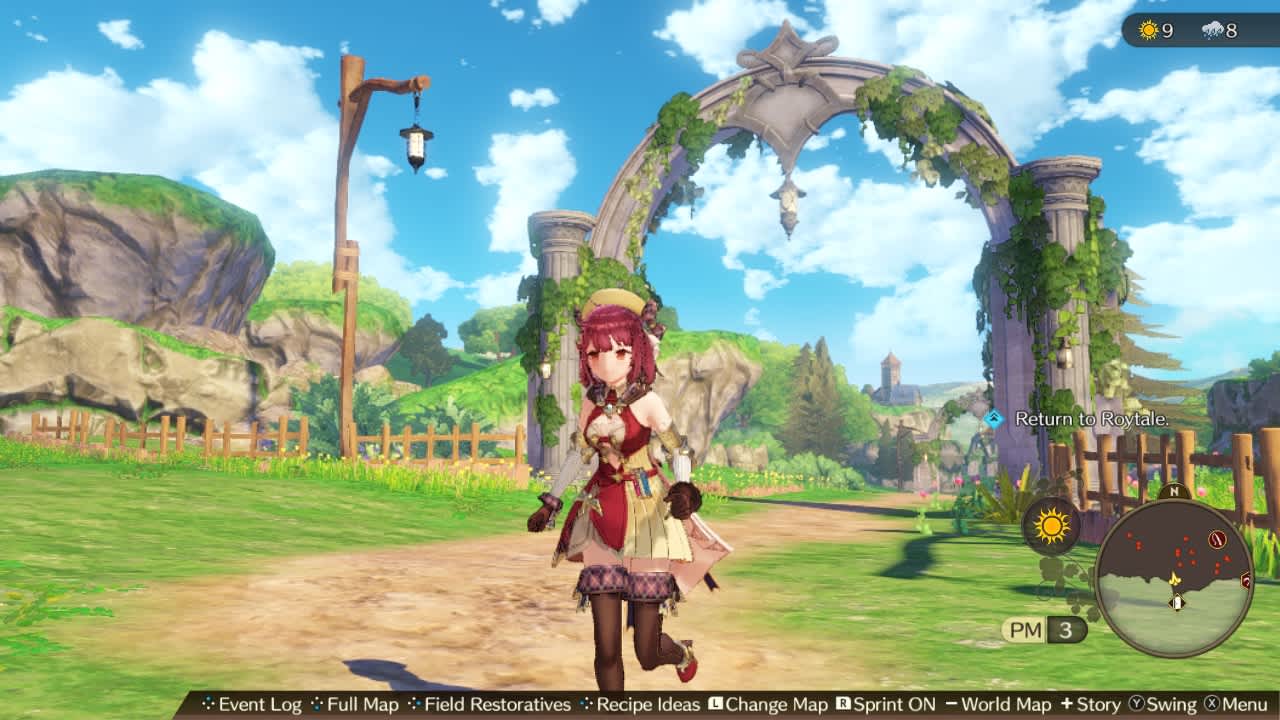Image resolution: width=1280 pixels, height=720 pixels.
Task: Click the N compass marker above the minimap
Action: click(x=1175, y=492)
